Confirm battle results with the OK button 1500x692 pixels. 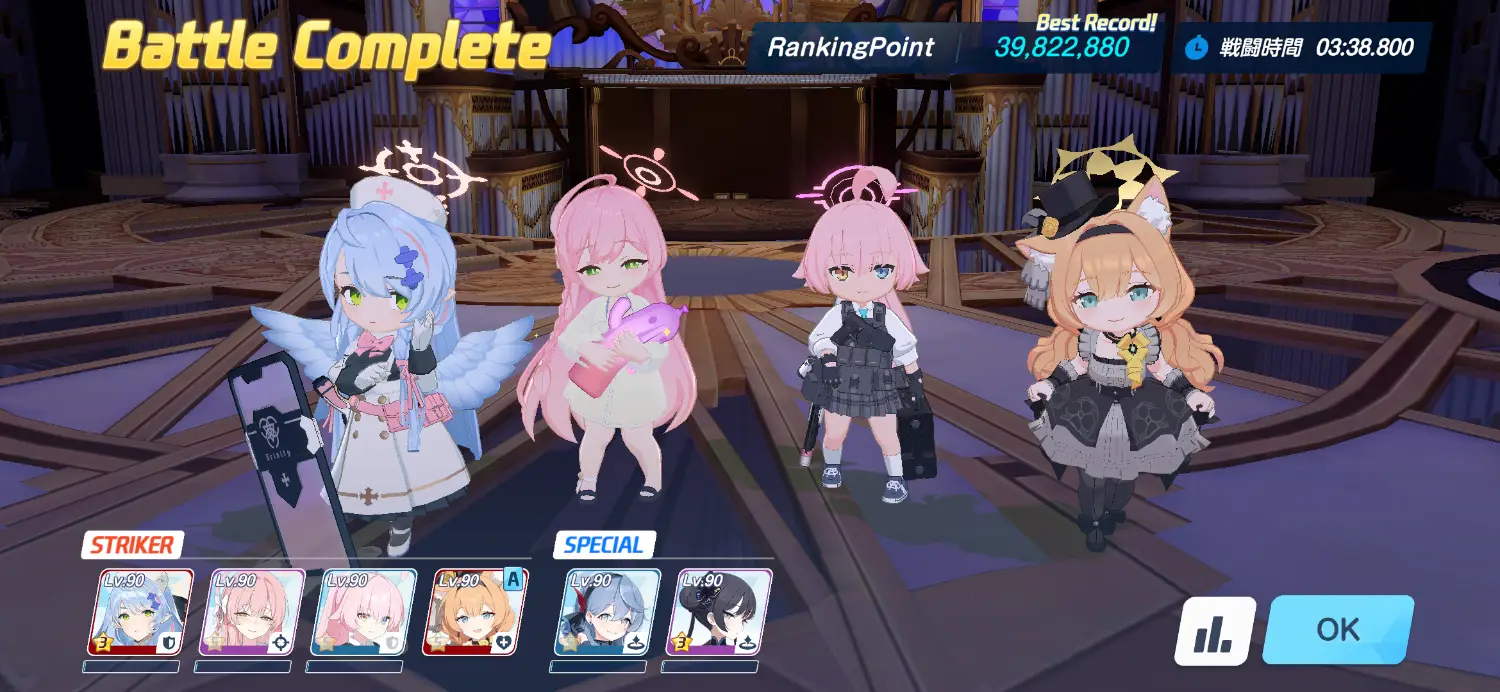(1338, 630)
